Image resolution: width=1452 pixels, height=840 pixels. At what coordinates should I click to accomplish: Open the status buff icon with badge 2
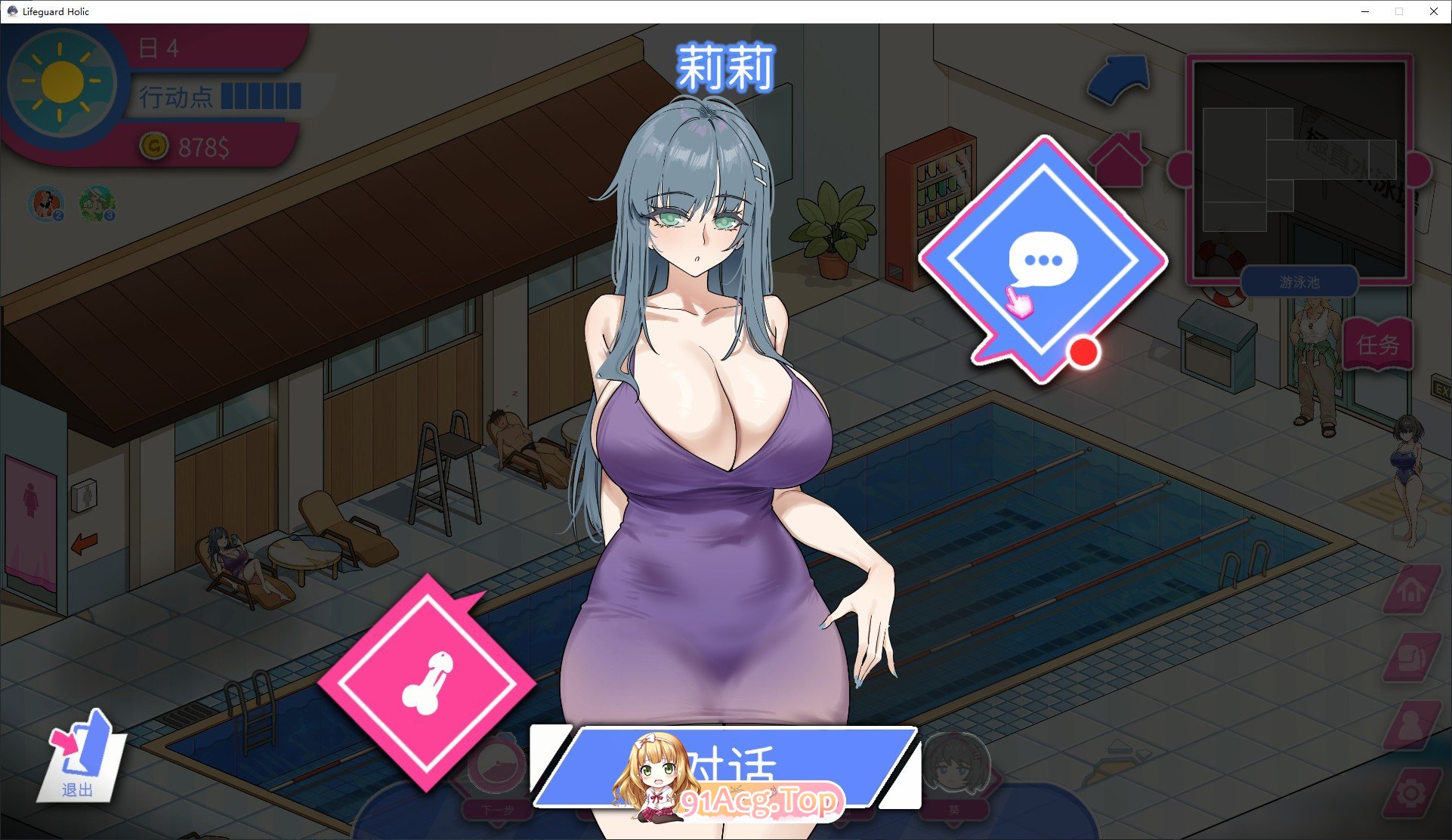[x=44, y=202]
